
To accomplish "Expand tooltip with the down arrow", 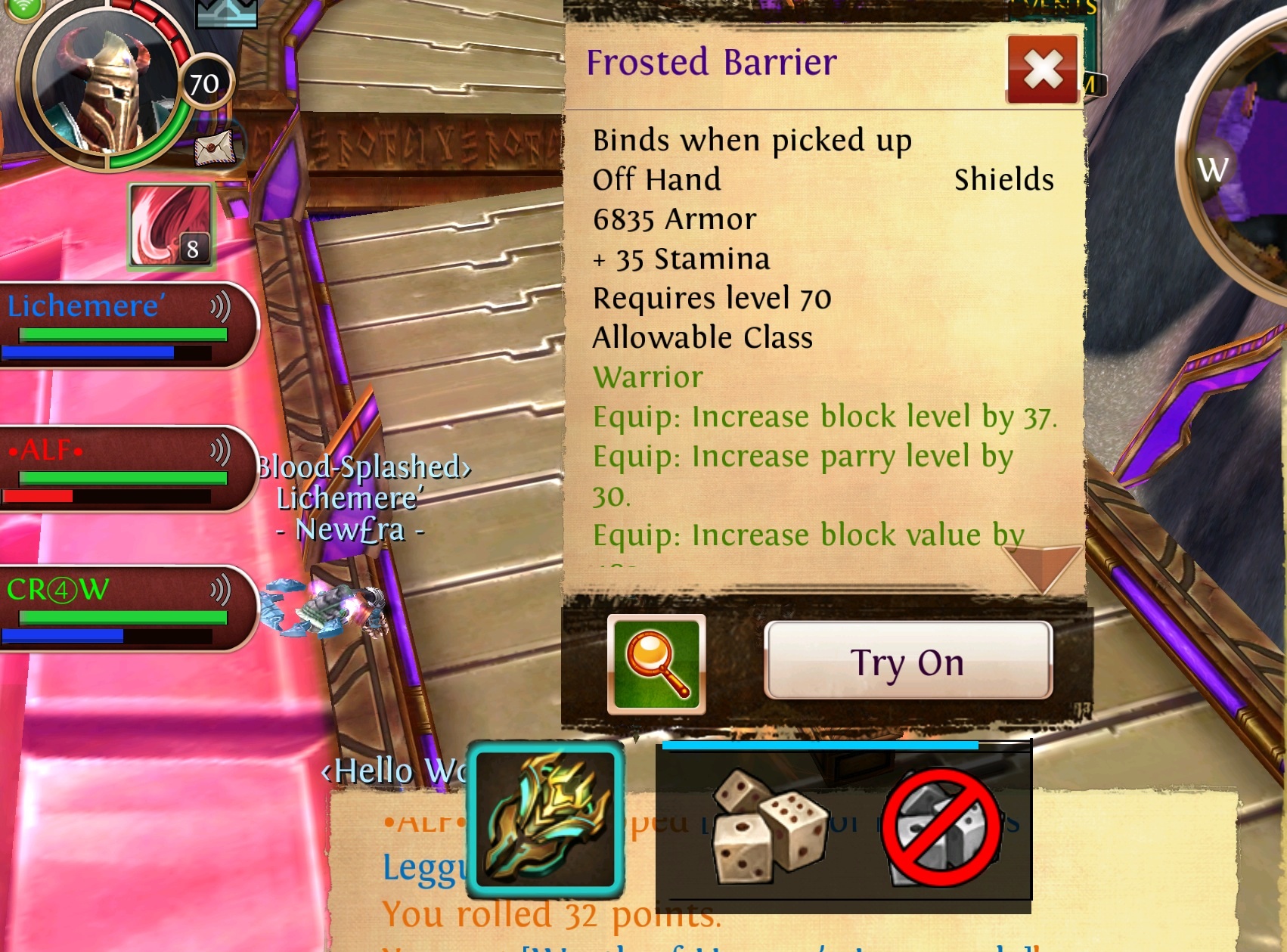I will pos(1042,567).
